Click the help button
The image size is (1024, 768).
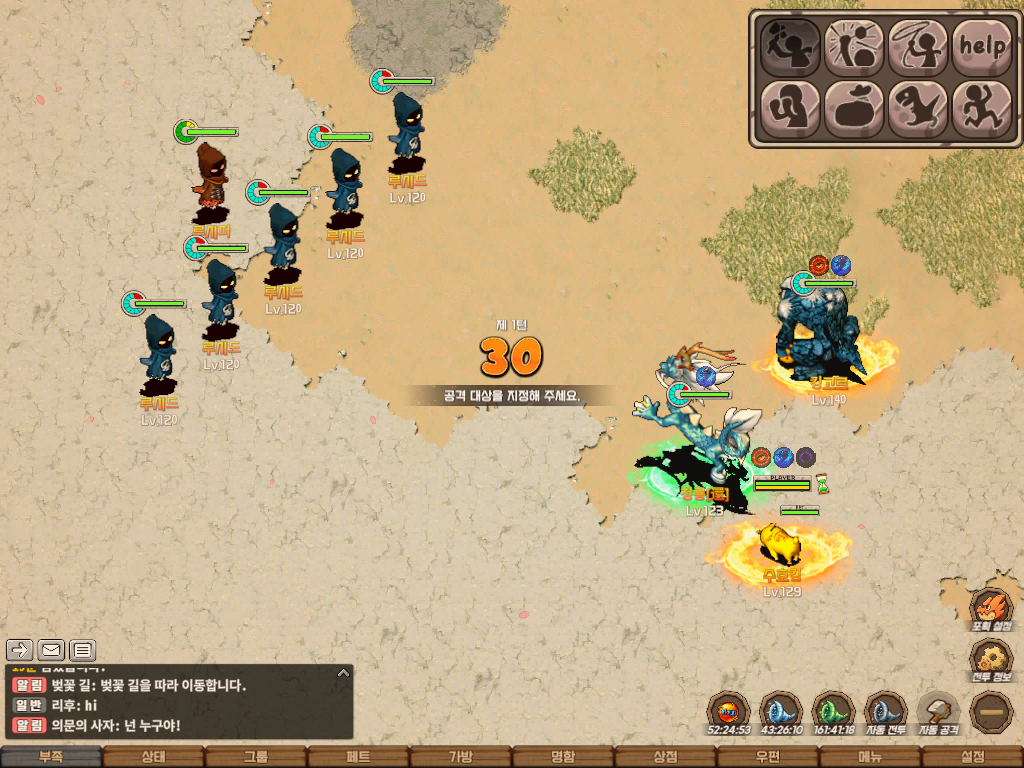click(x=981, y=45)
